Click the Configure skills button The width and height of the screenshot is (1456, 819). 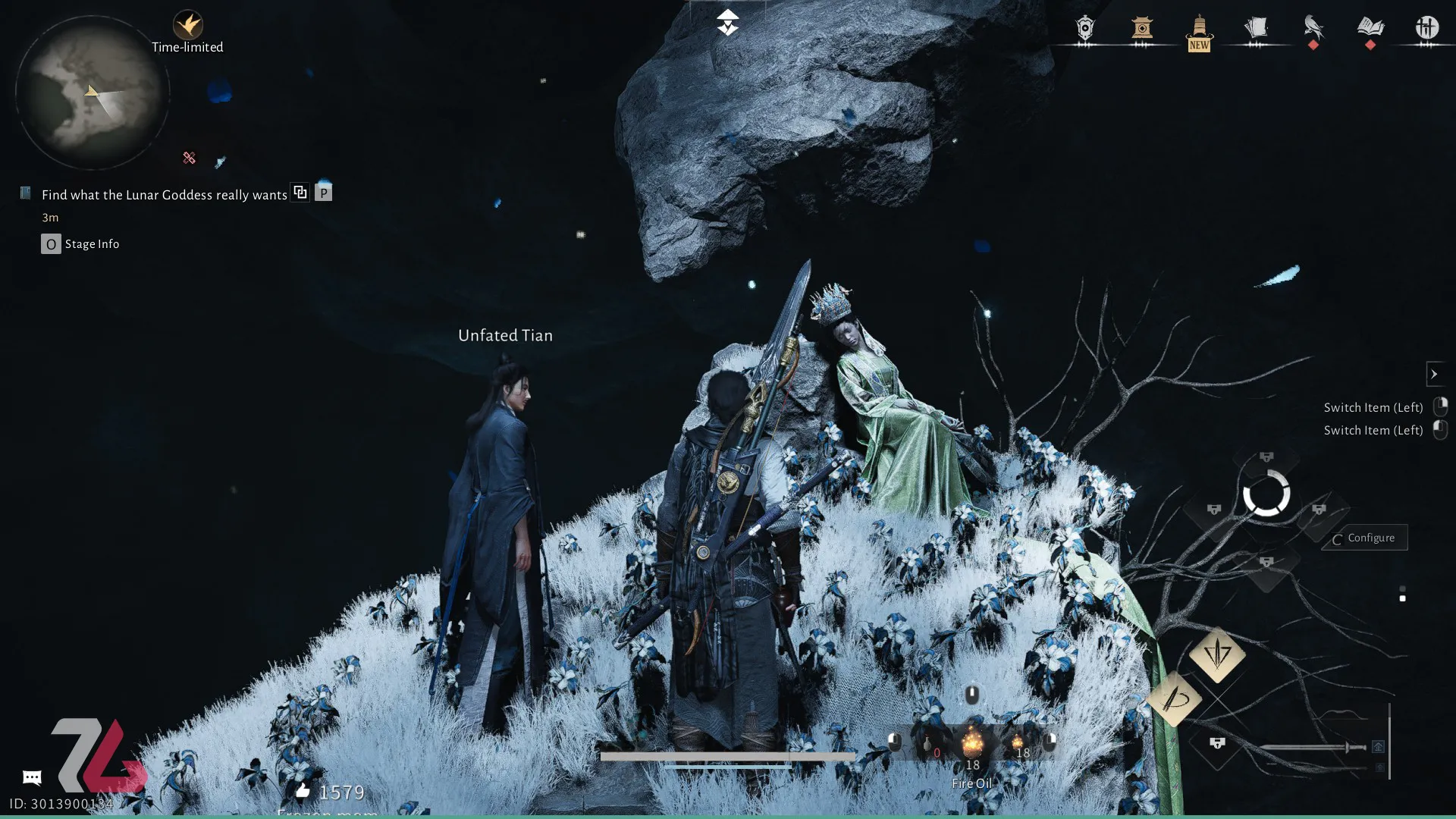click(1365, 538)
